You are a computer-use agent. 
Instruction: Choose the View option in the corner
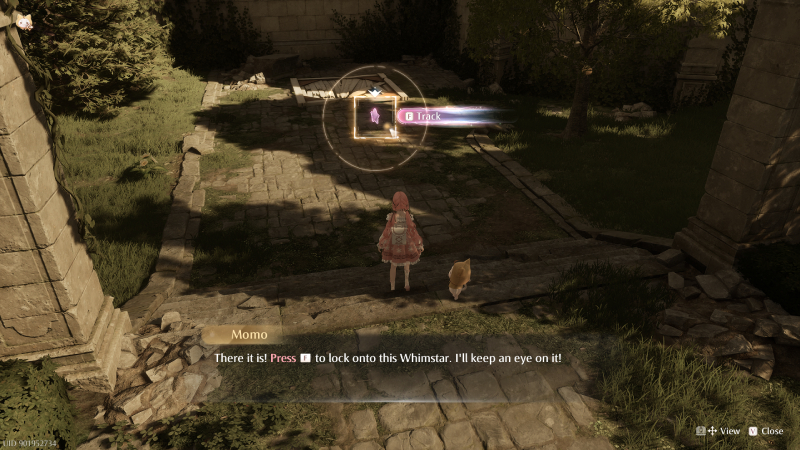point(729,431)
